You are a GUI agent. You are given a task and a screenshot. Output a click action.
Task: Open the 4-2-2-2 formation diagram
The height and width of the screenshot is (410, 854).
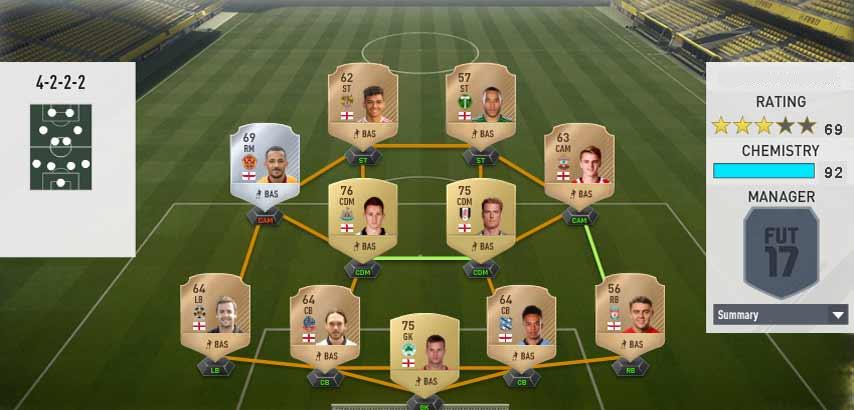[x=61, y=145]
